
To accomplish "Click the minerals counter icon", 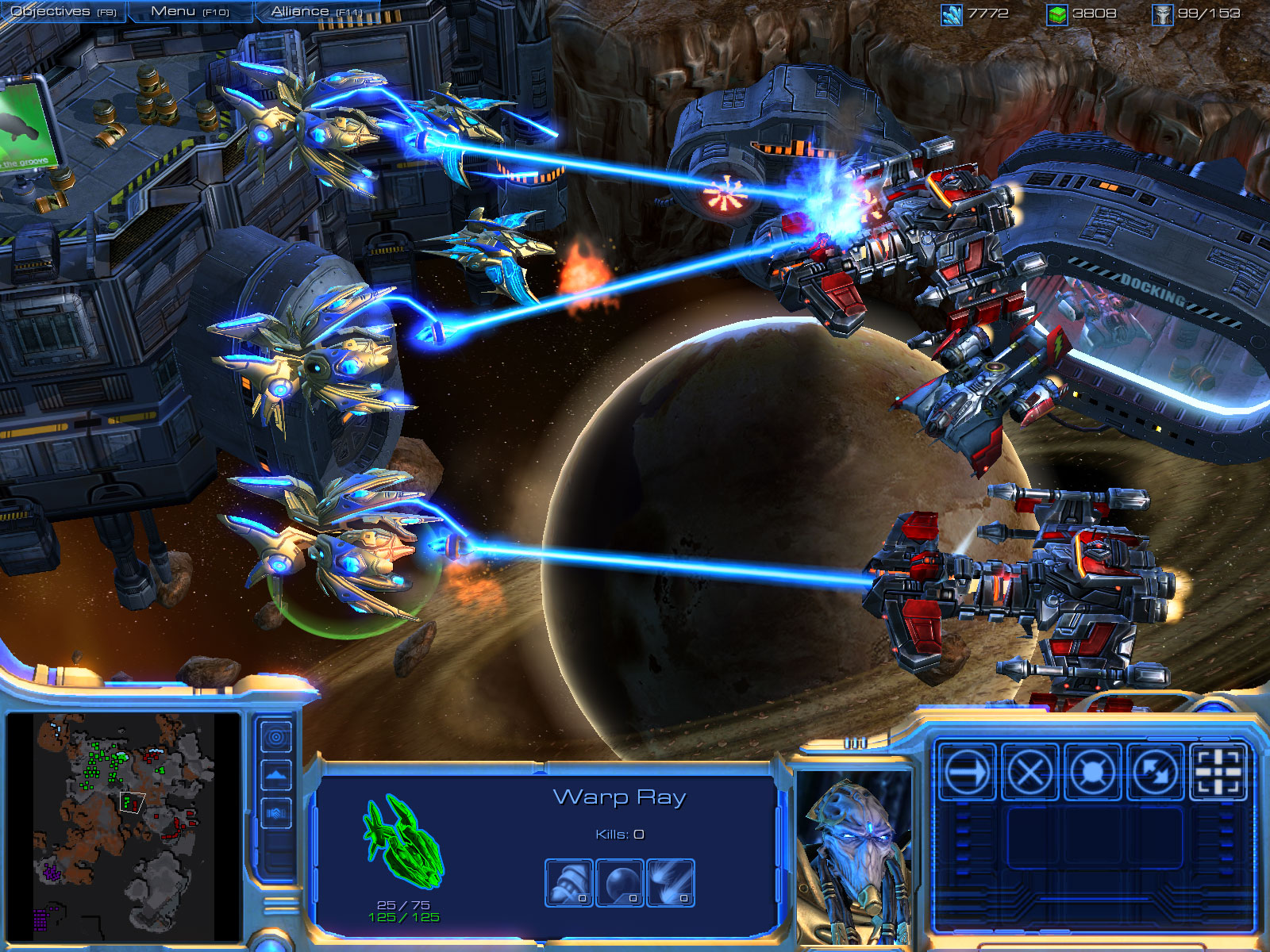I will [951, 12].
